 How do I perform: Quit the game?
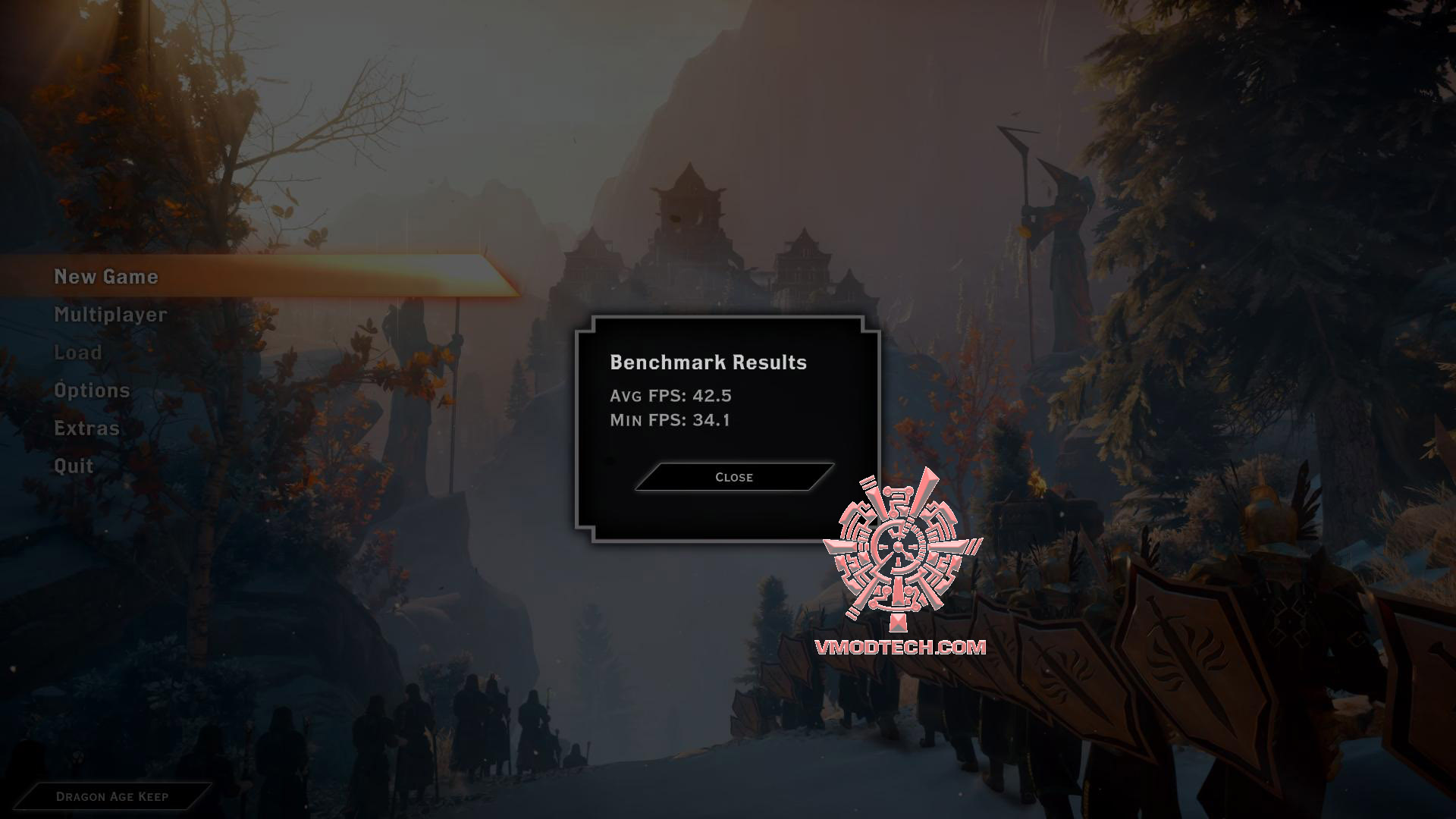(74, 466)
